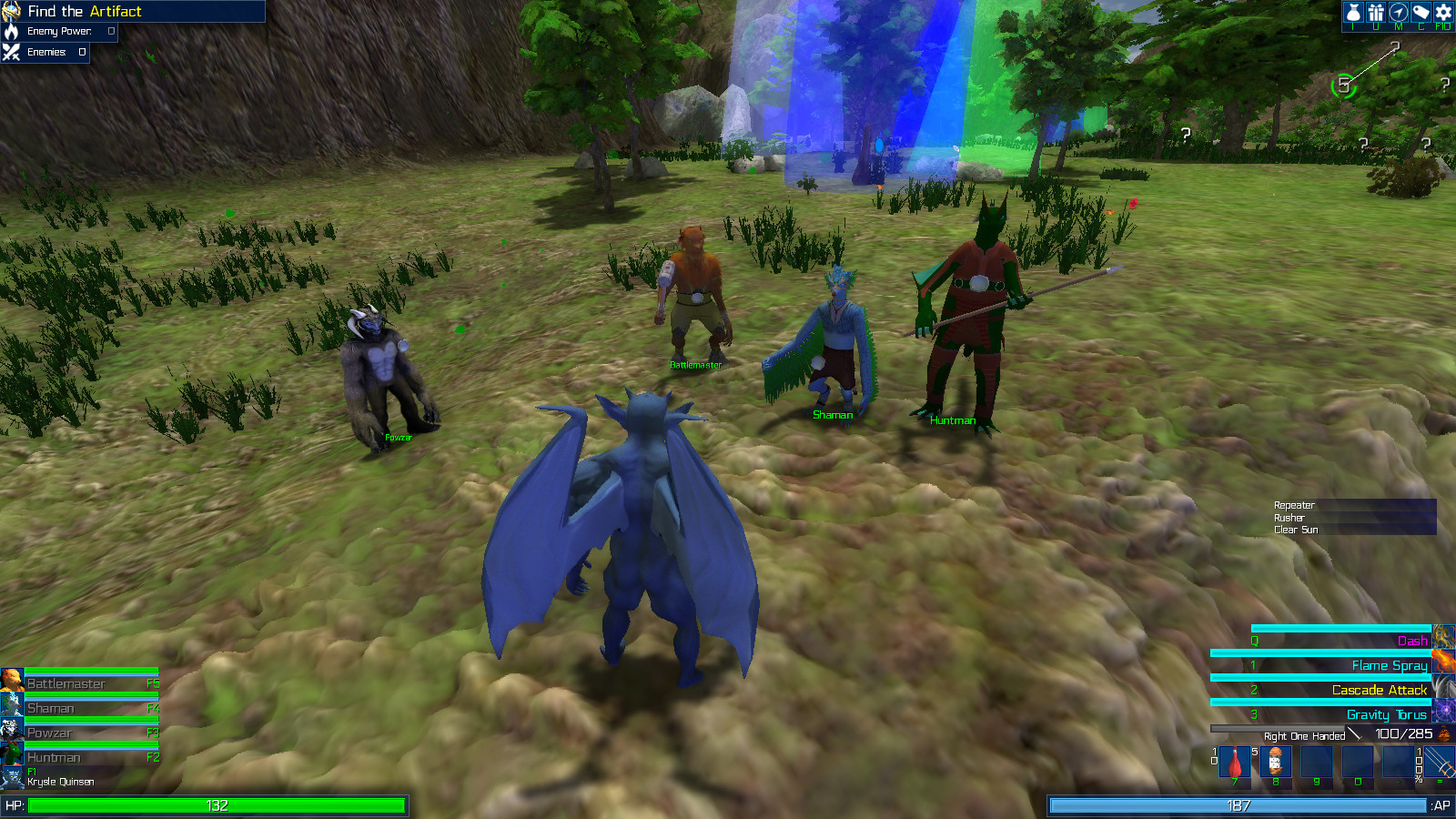The image size is (1456, 819).
Task: Select the Clear Sun list entry
Action: (x=1295, y=529)
